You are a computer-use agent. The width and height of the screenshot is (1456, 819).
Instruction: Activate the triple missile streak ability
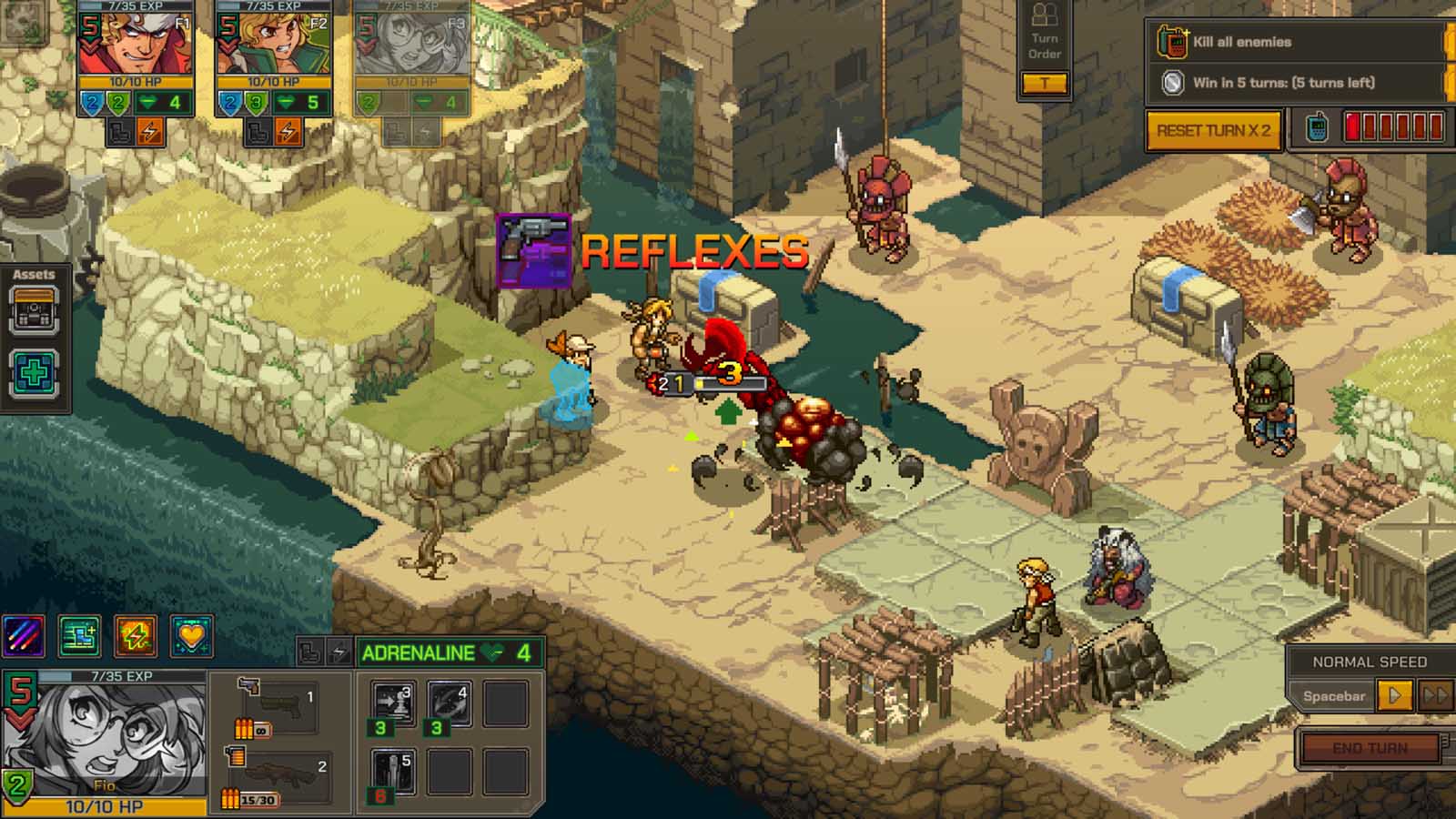click(24, 636)
